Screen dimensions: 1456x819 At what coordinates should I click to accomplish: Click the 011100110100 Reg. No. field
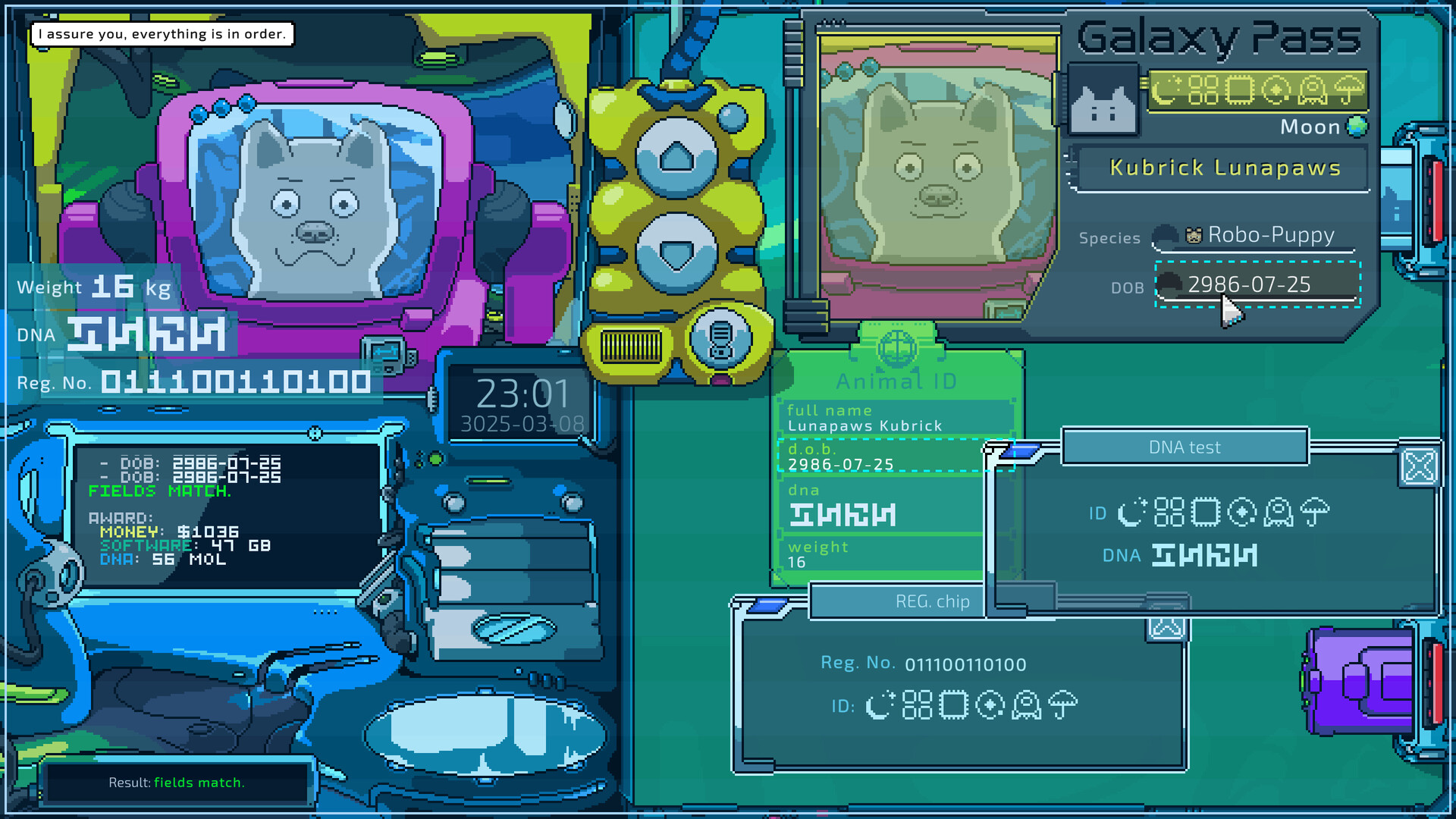coord(965,664)
